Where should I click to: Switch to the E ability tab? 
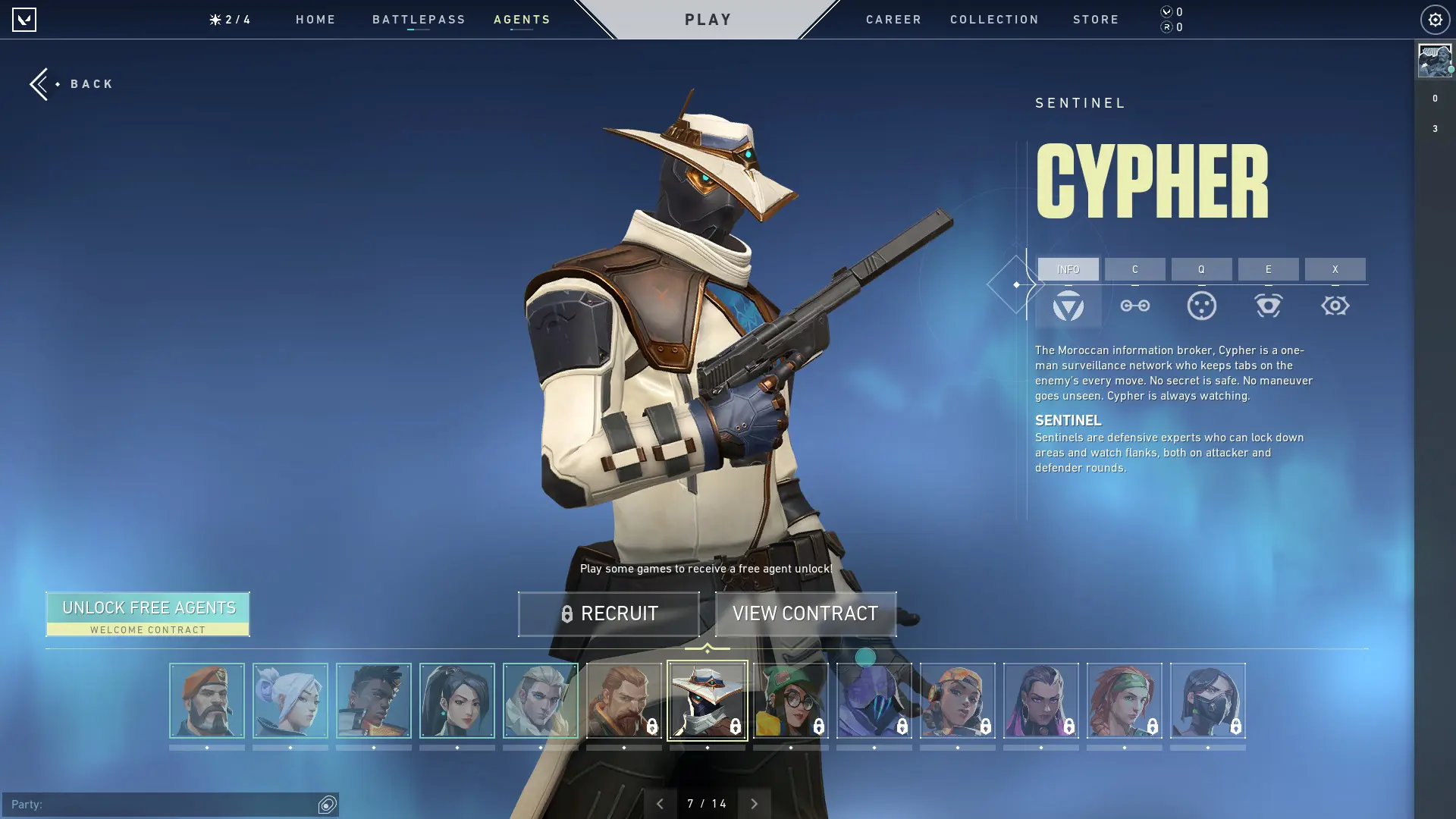pyautogui.click(x=1268, y=269)
